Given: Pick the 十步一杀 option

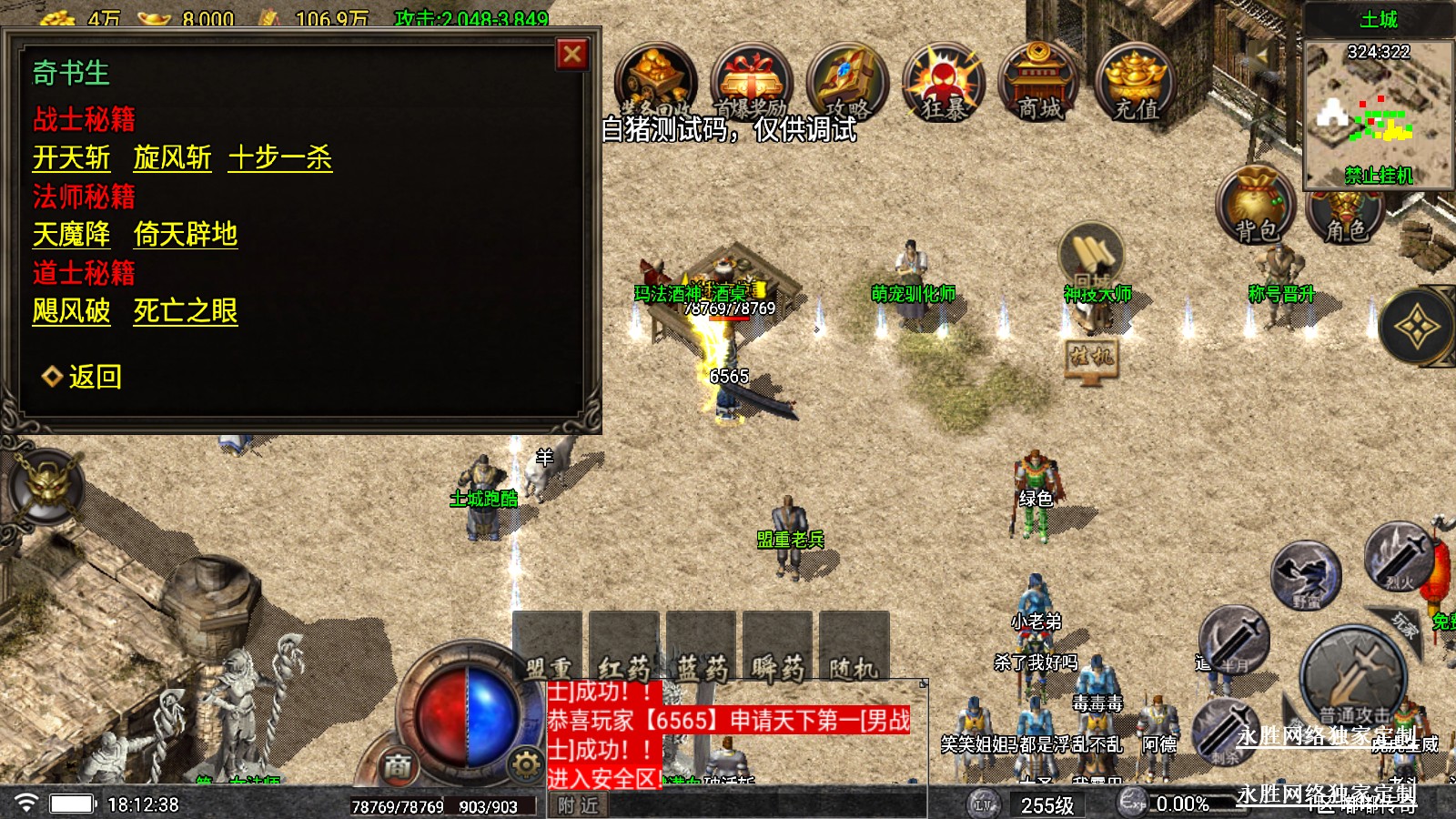Looking at the screenshot, I should click(280, 158).
